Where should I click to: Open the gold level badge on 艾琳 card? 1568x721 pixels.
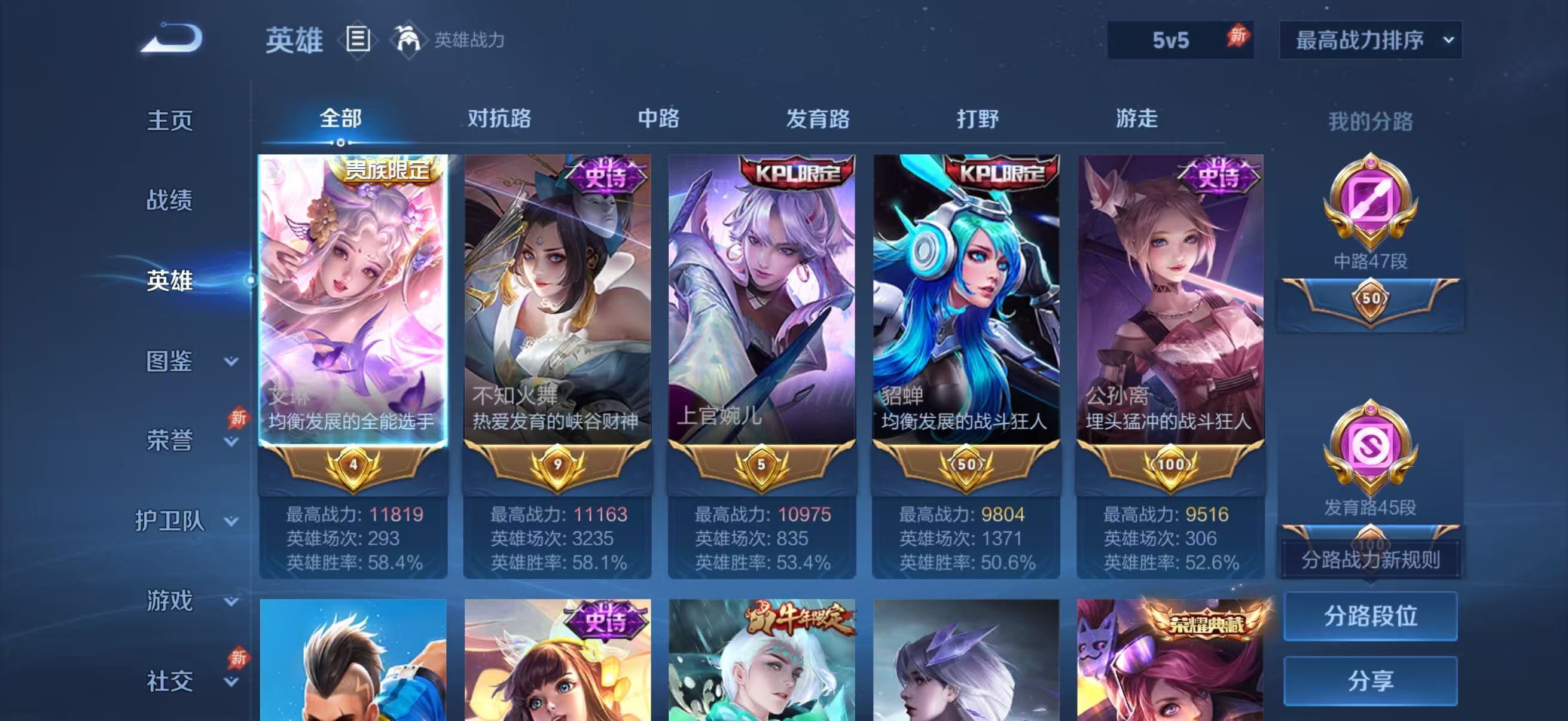[x=353, y=466]
